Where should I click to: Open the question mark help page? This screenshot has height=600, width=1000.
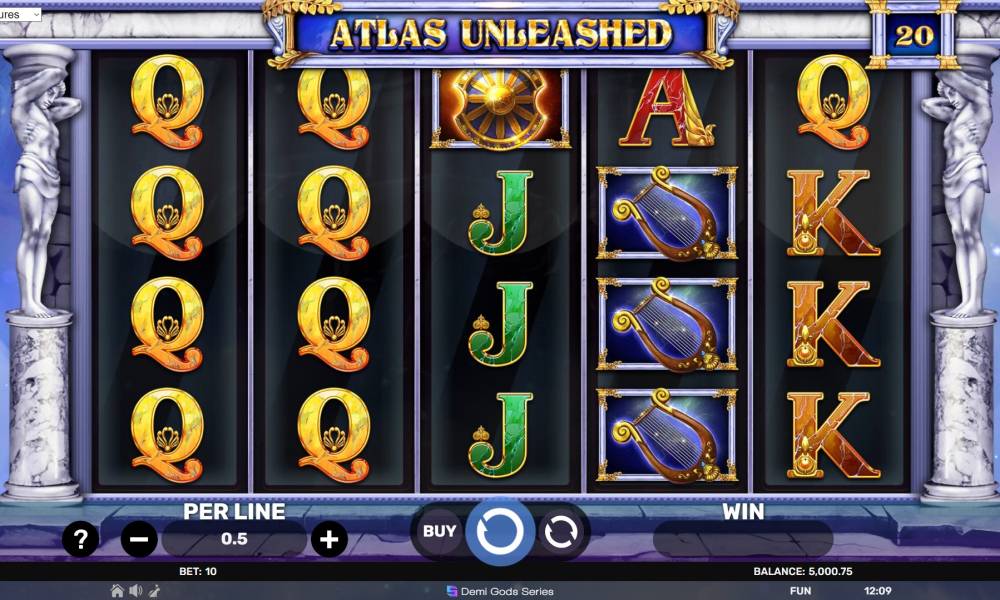pyautogui.click(x=80, y=540)
